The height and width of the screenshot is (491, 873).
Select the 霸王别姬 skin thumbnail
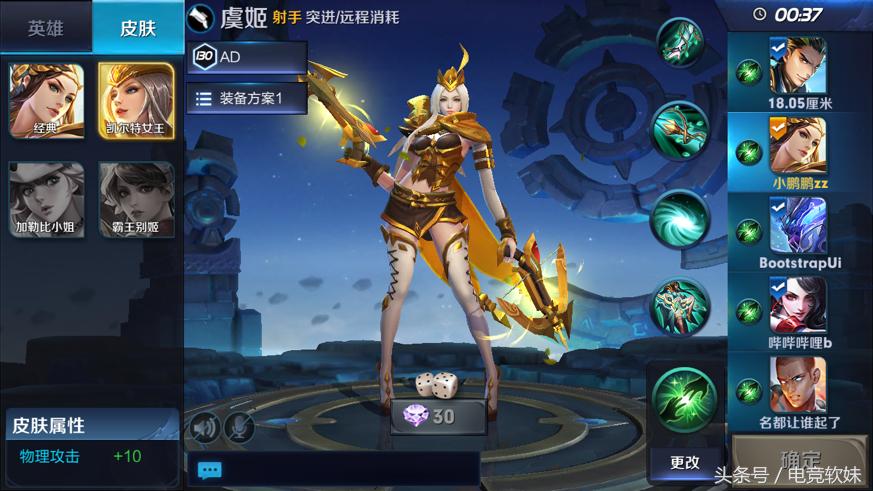coord(137,200)
